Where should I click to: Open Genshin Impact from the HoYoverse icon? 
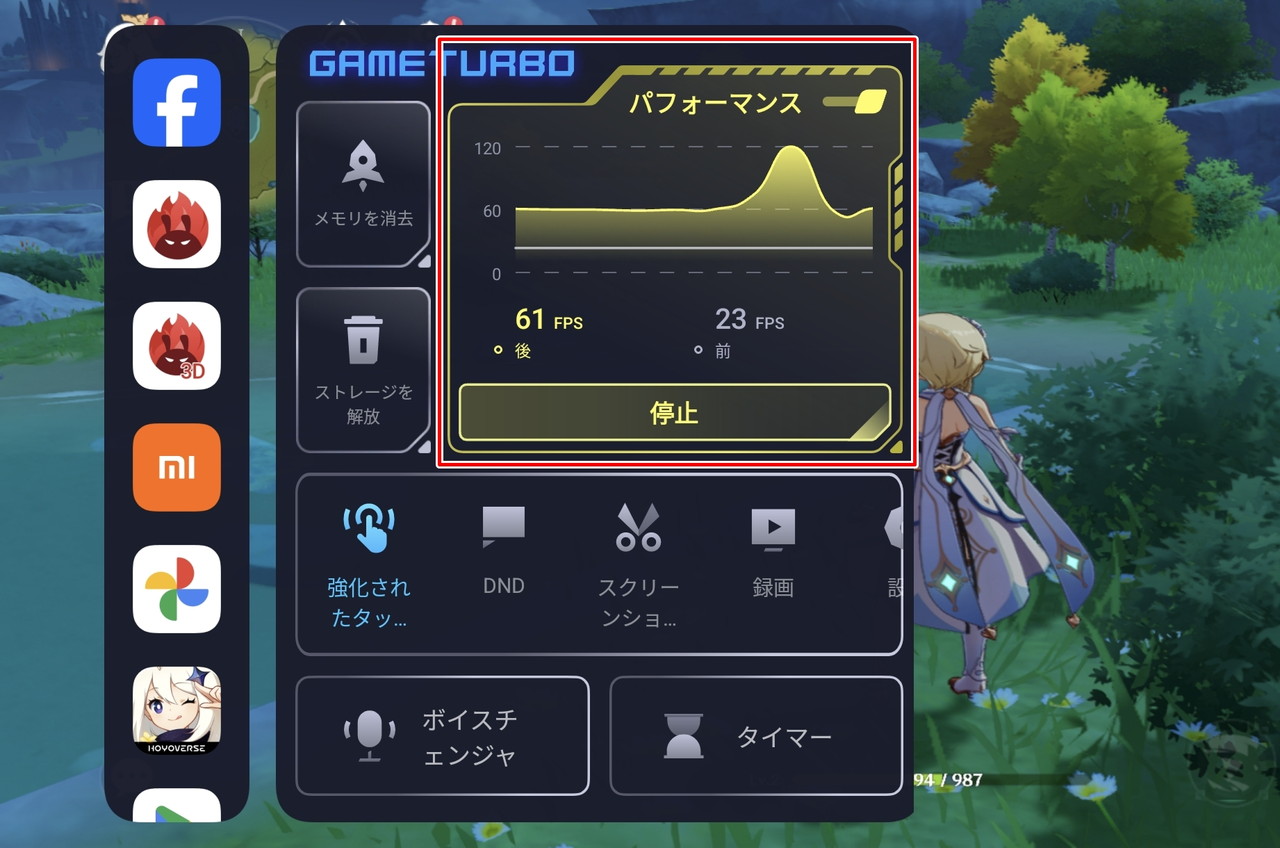pyautogui.click(x=176, y=710)
